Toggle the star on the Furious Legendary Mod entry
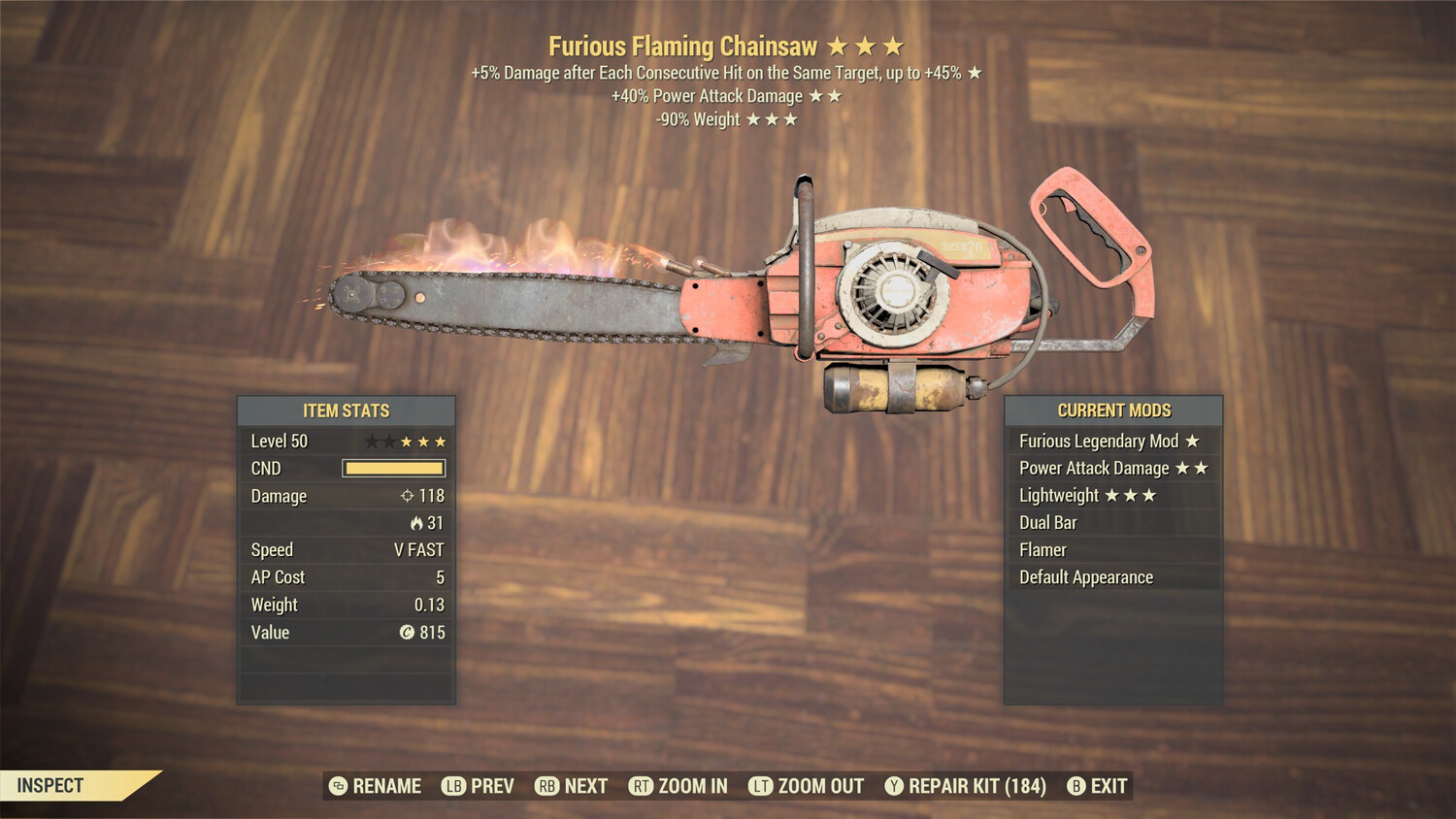Screen dimensions: 1456x819 pos(1191,441)
